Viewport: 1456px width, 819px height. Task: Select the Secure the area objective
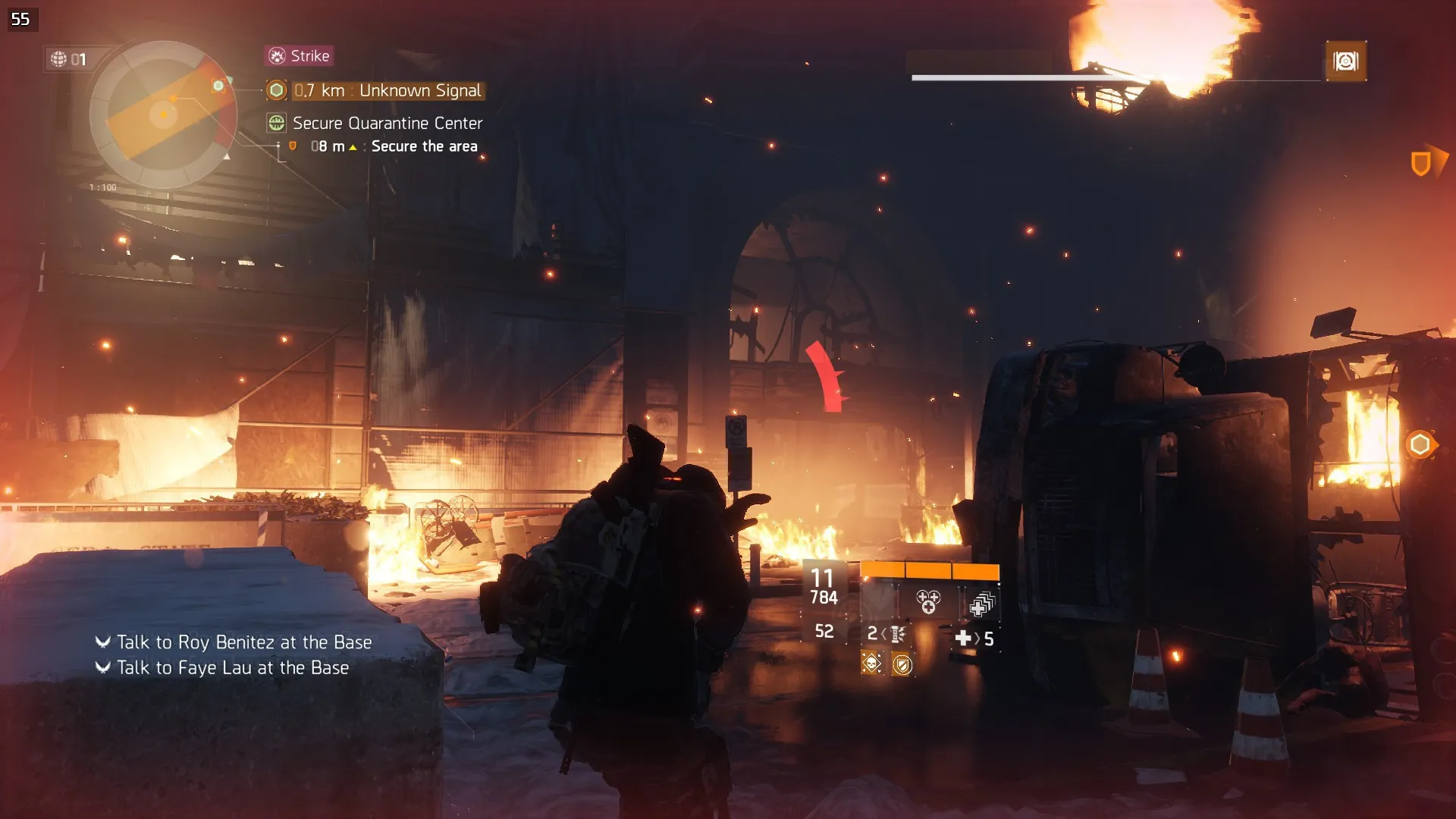pos(424,146)
